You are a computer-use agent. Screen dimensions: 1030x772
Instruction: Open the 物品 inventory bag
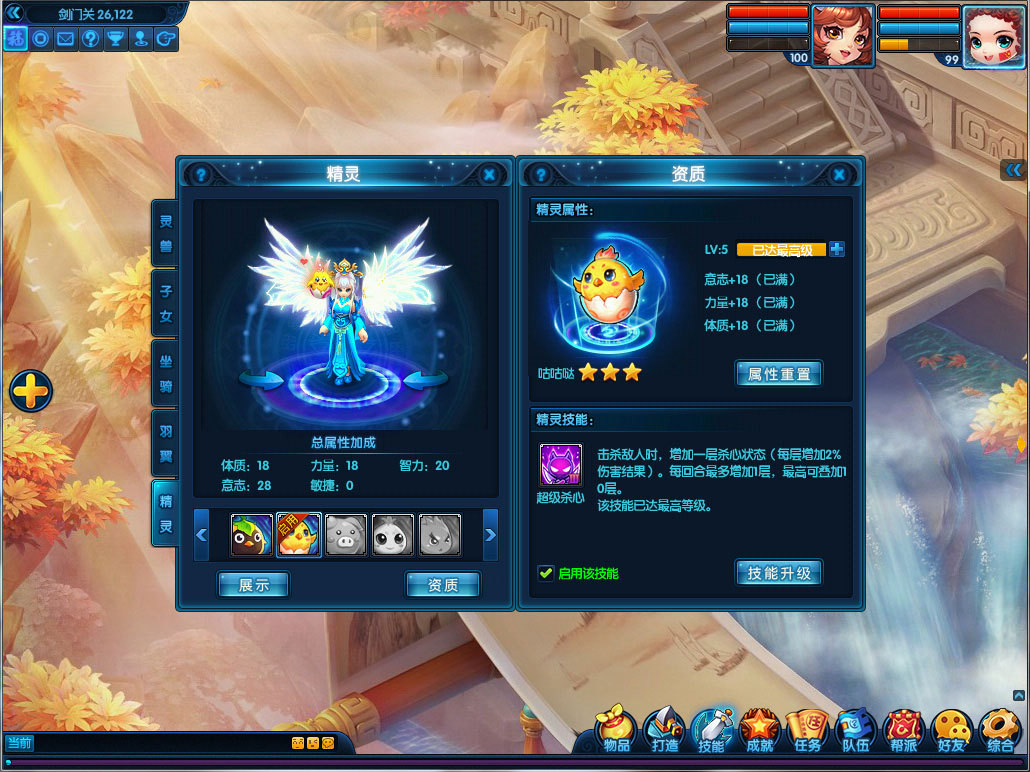[617, 729]
